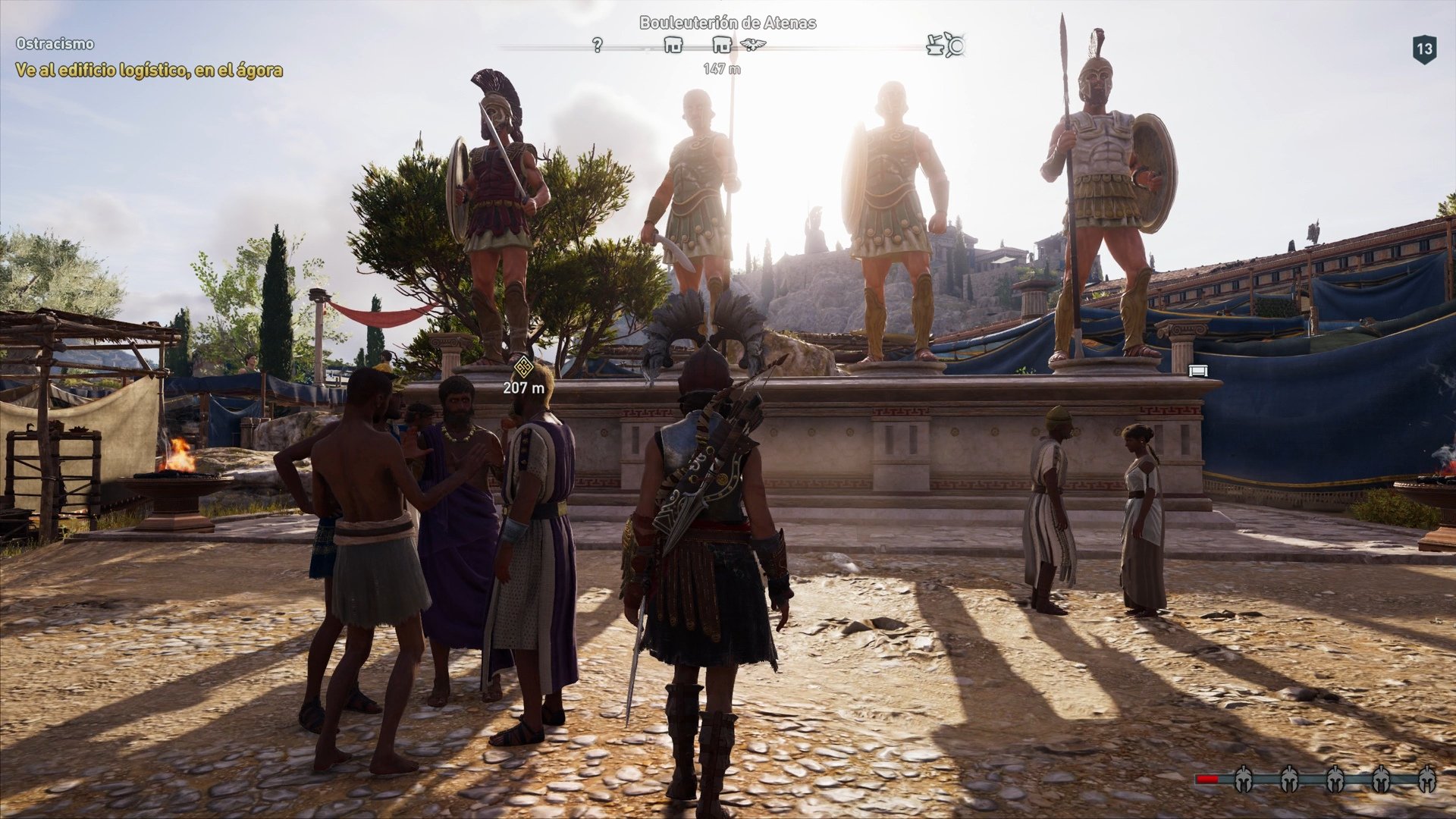Select the eagle marker on the compass bar
This screenshot has width=1456, height=819.
(x=752, y=45)
